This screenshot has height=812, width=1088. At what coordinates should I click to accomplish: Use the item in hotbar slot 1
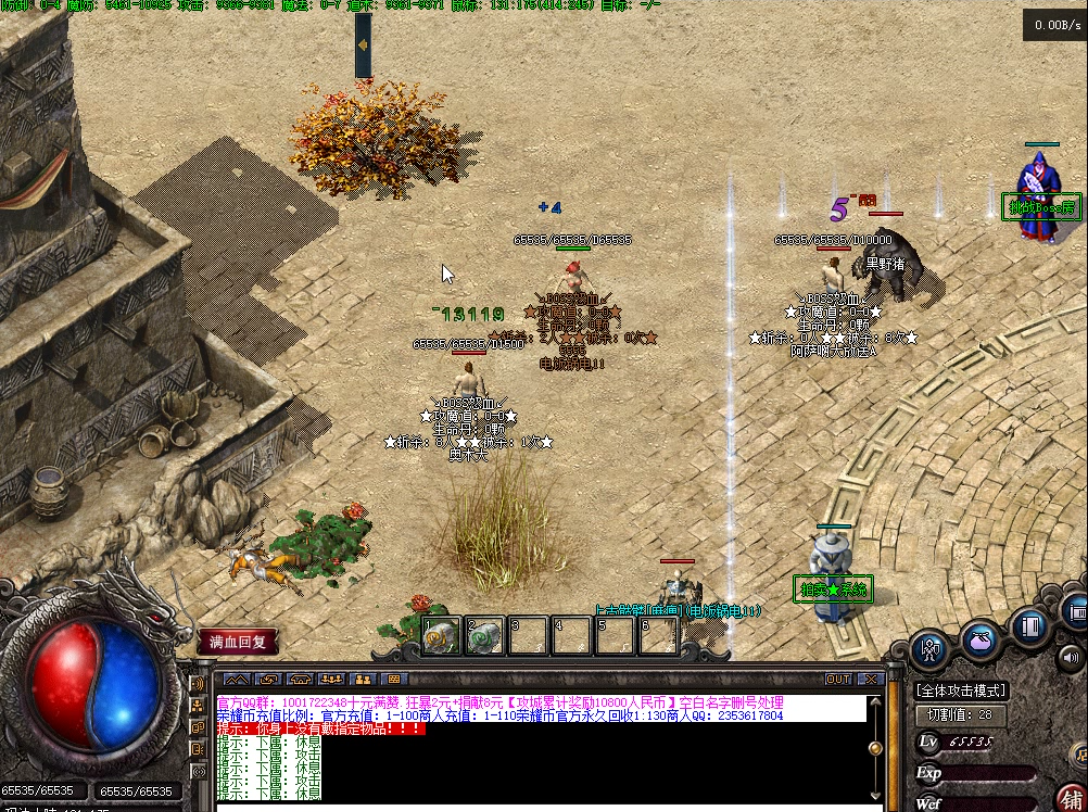coord(441,636)
